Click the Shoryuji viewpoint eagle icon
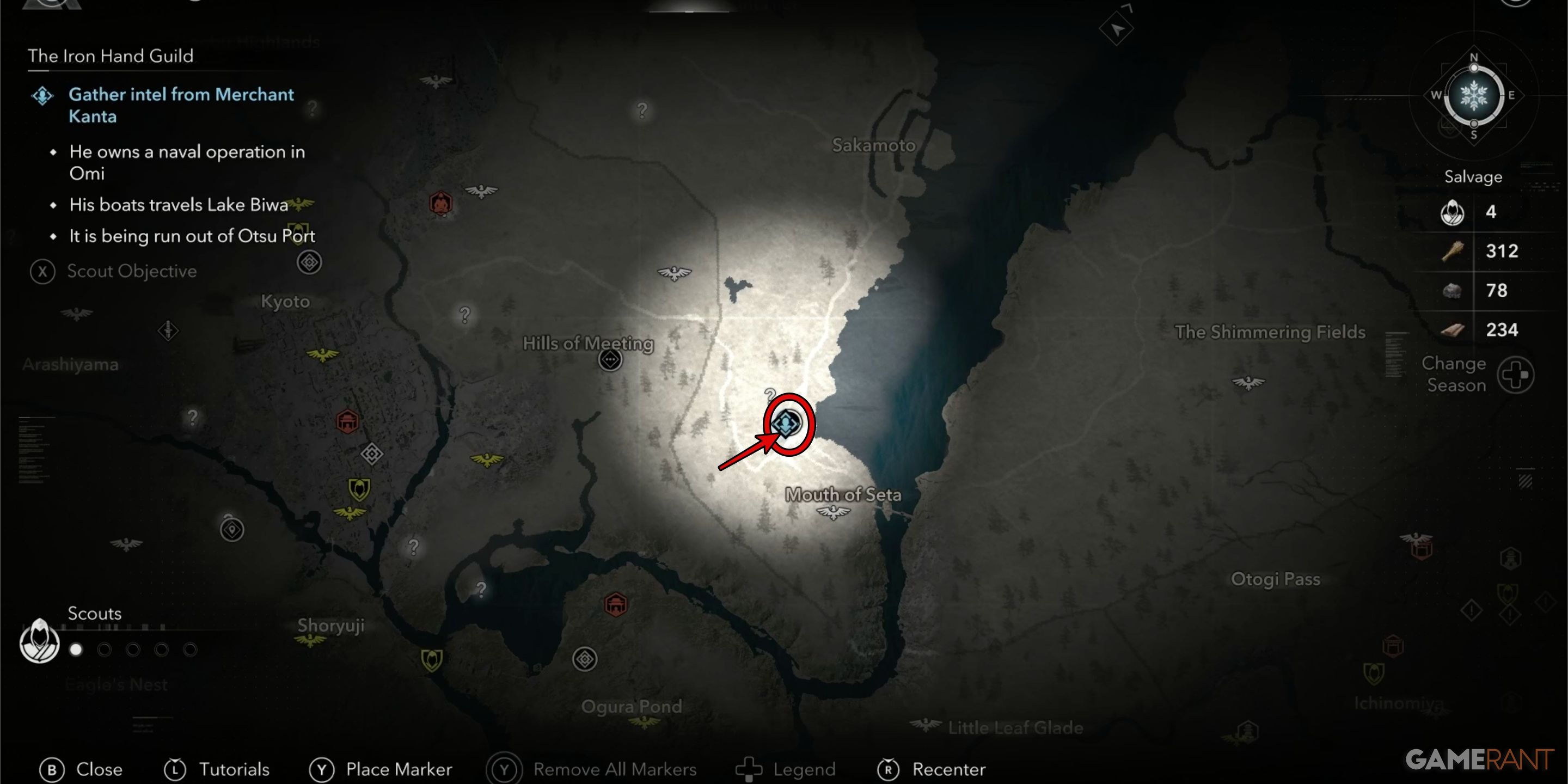This screenshot has height=784, width=1568. (310, 640)
